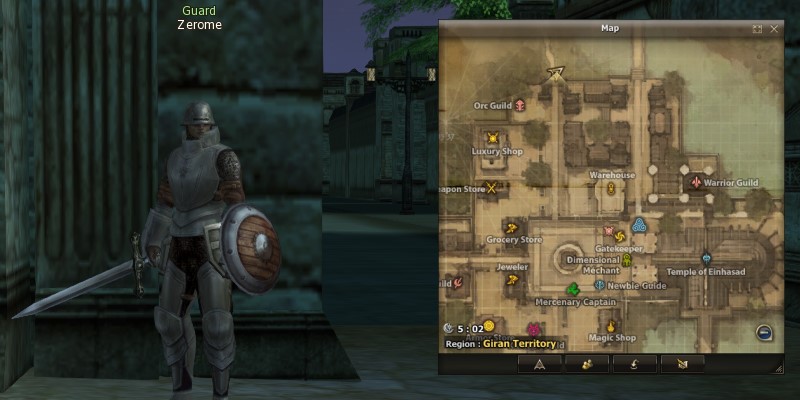Click the flag button on map toolbar
The height and width of the screenshot is (400, 800).
click(x=682, y=364)
